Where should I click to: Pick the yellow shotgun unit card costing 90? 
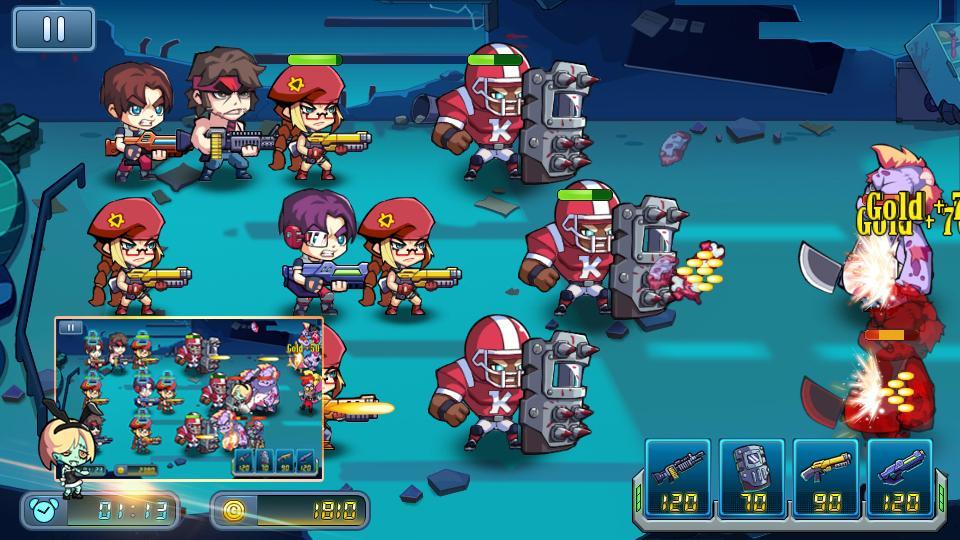point(826,477)
